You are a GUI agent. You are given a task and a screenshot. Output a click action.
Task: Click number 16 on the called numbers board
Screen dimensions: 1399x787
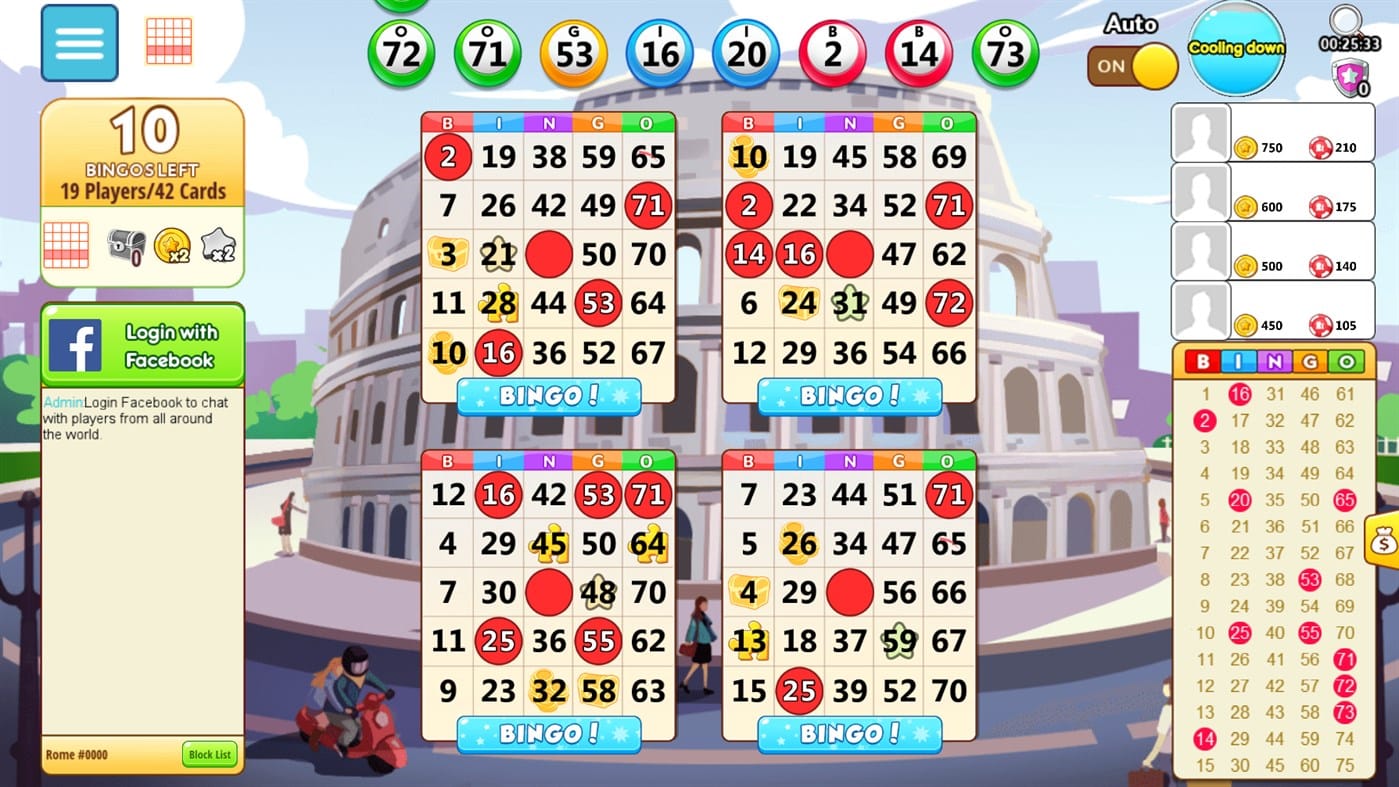1240,394
